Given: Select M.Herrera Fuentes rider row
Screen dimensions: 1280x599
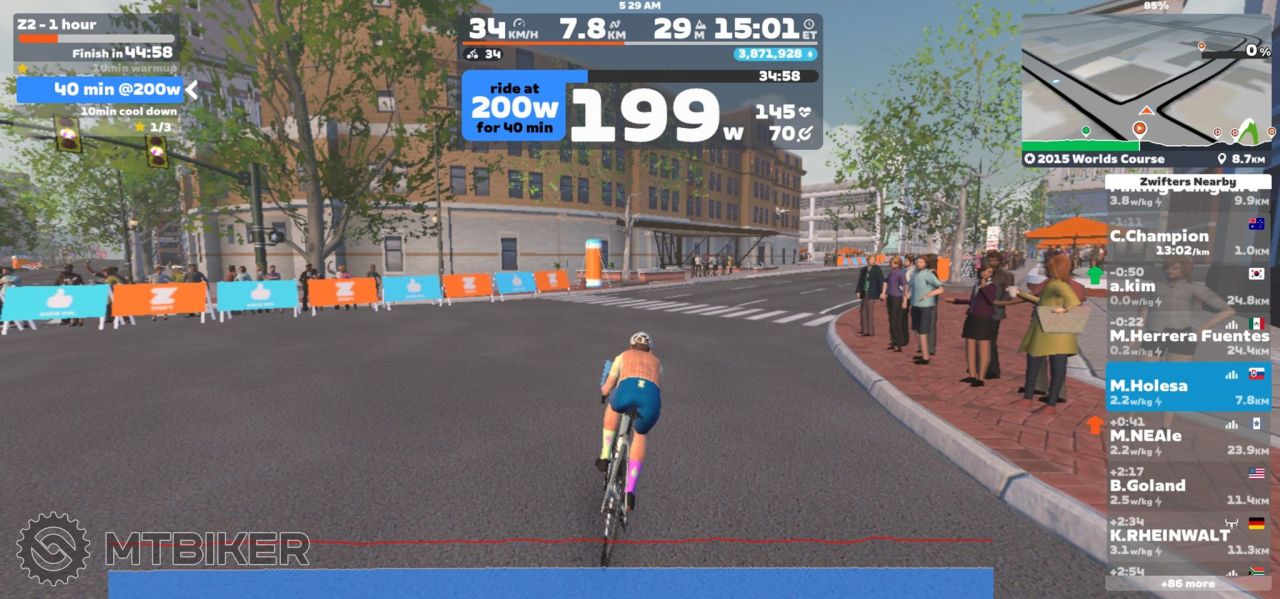Looking at the screenshot, I should point(1187,336).
